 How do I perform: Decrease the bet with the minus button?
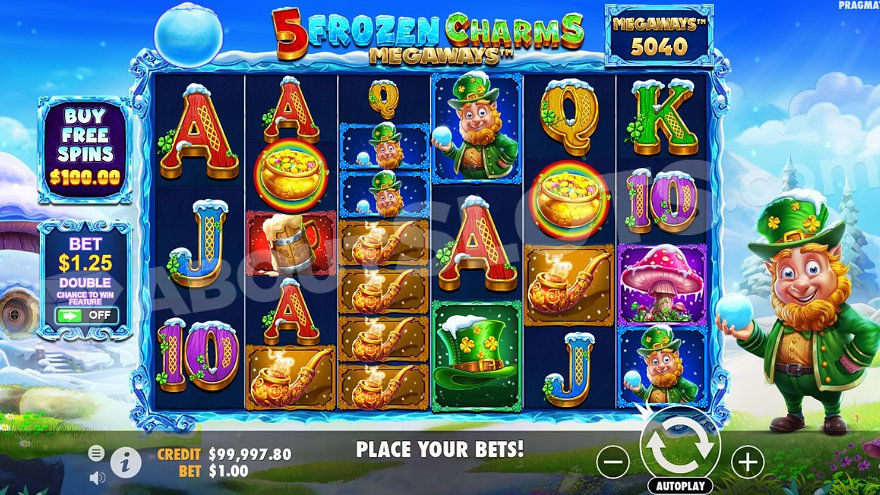coord(613,461)
